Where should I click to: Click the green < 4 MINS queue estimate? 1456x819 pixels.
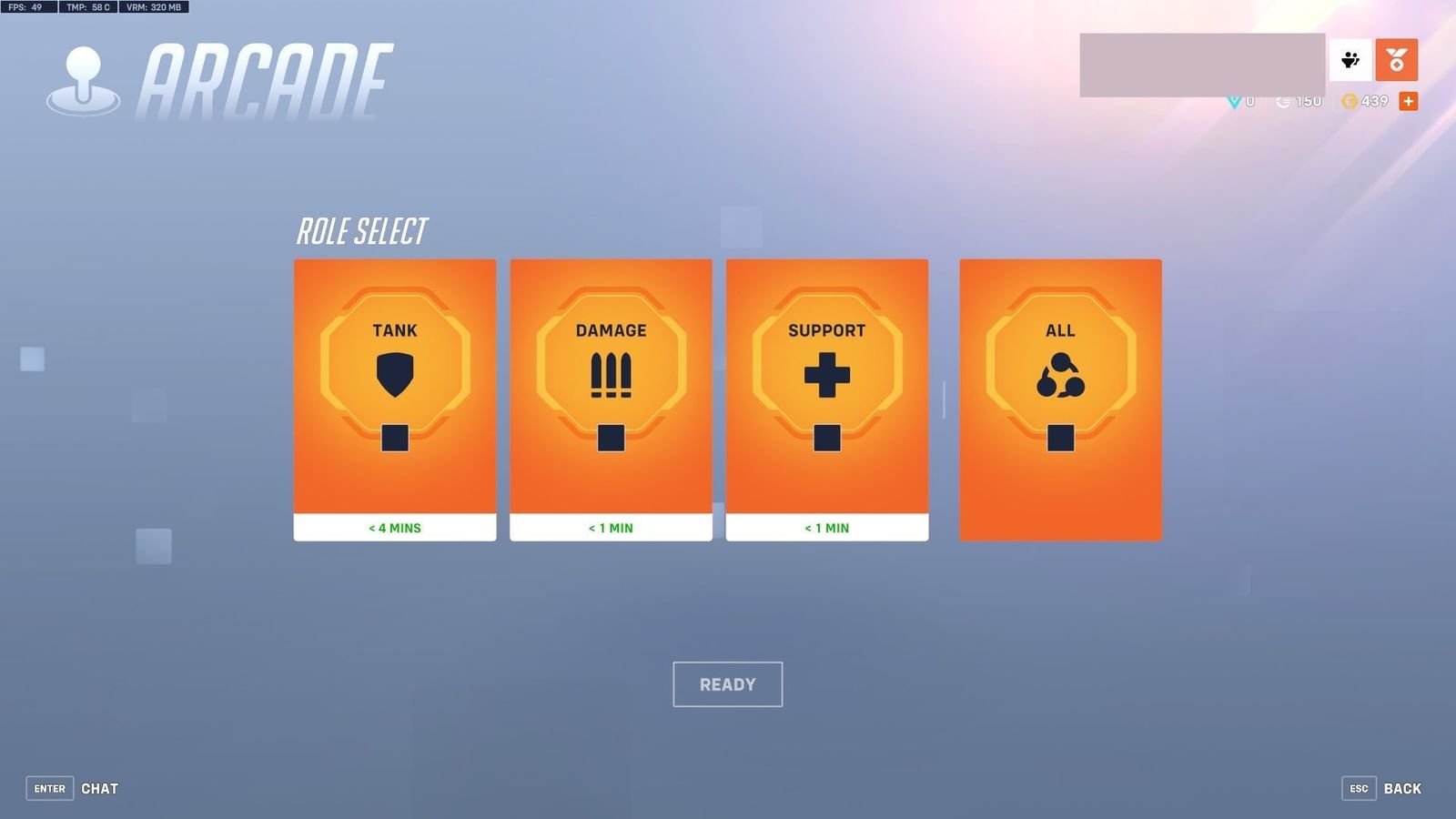click(x=394, y=528)
